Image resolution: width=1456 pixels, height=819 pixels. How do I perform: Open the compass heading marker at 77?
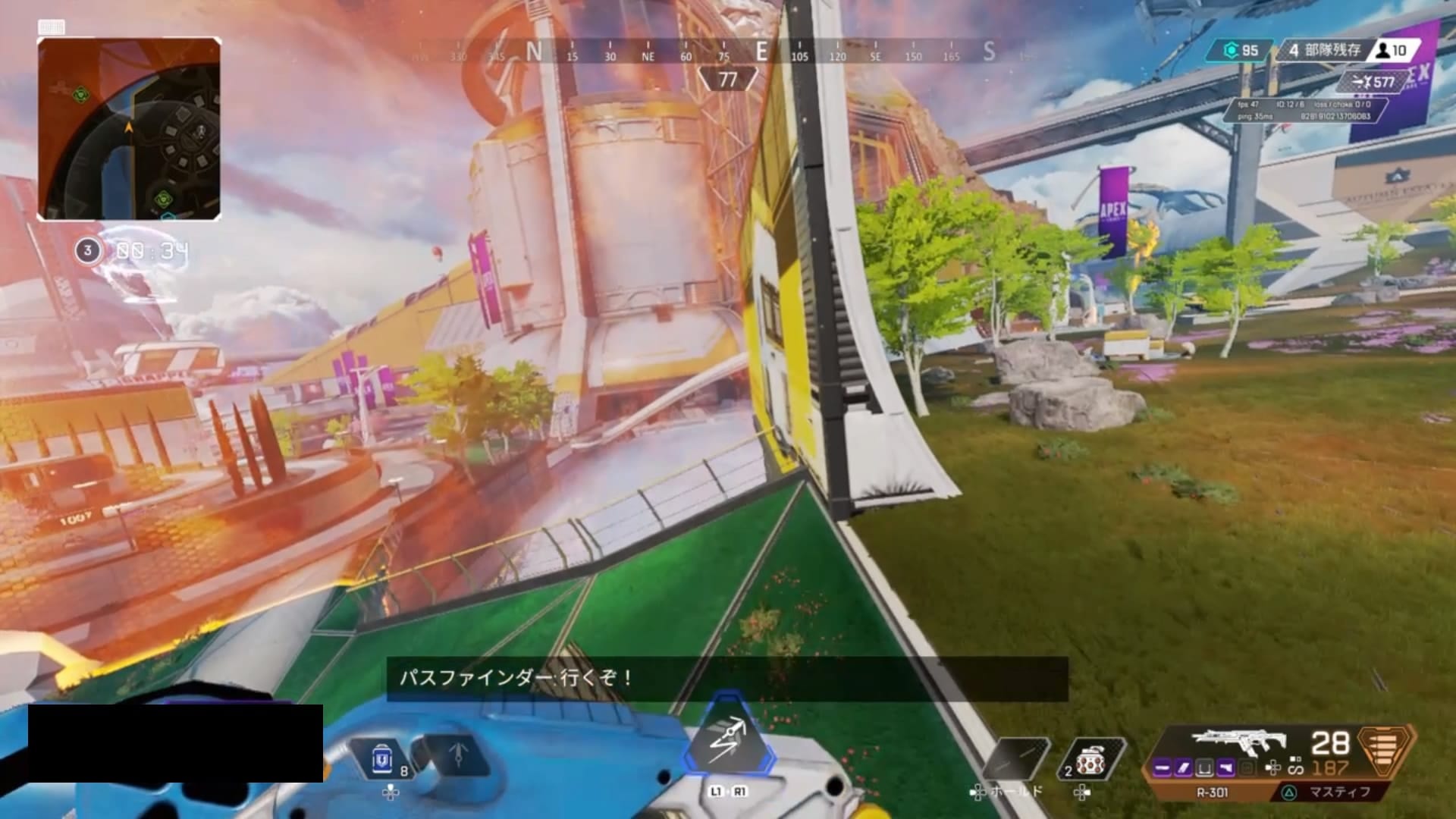tap(726, 78)
